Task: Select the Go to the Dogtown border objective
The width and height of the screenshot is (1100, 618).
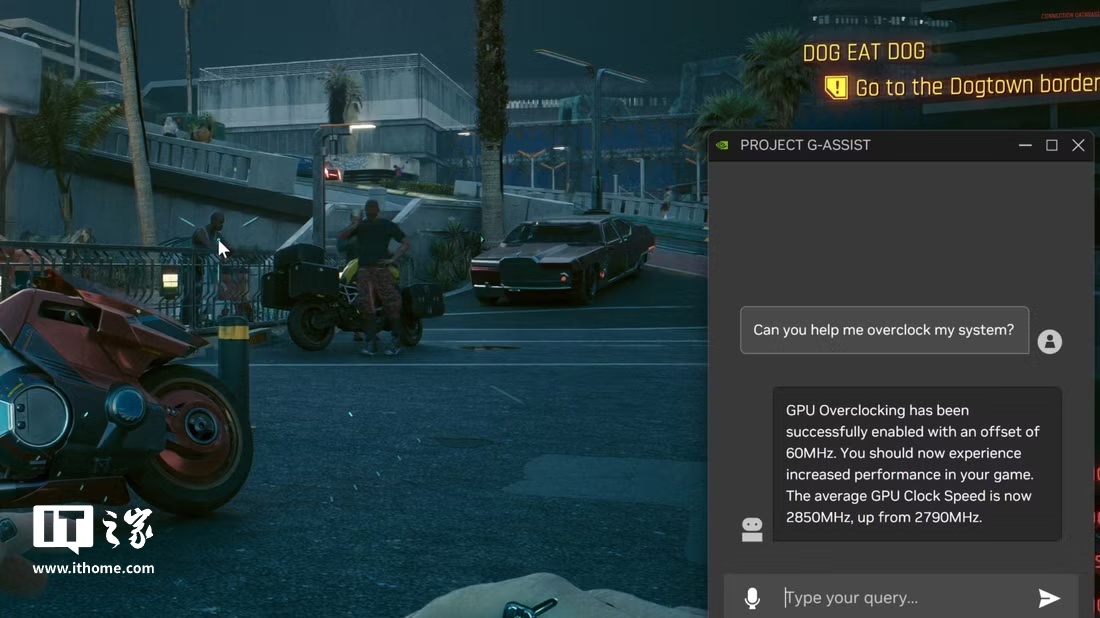Action: tap(975, 87)
